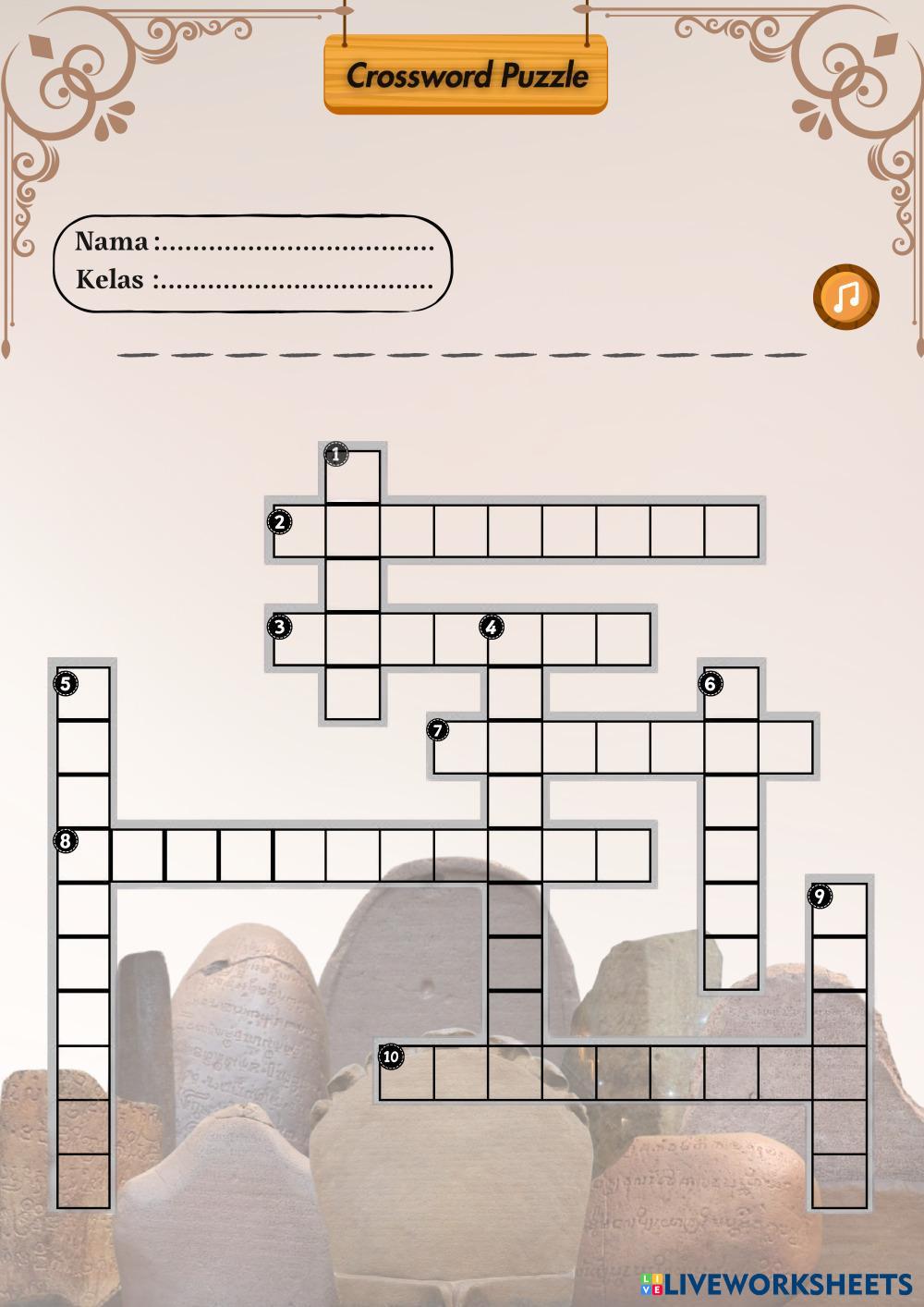Image resolution: width=924 pixels, height=1307 pixels.
Task: Select the cell numbered 10
Action: click(407, 1072)
